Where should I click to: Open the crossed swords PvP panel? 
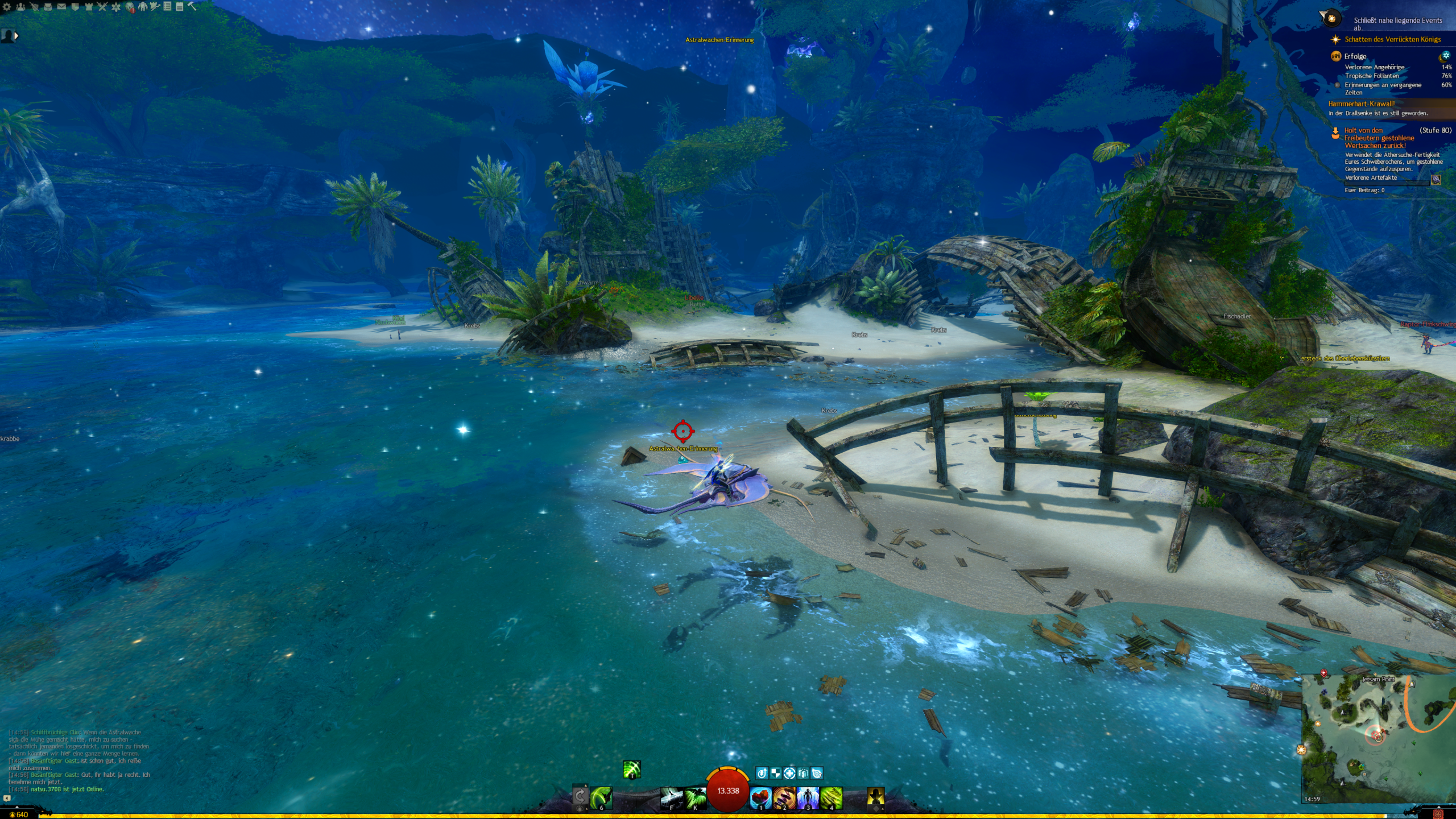tap(102, 7)
